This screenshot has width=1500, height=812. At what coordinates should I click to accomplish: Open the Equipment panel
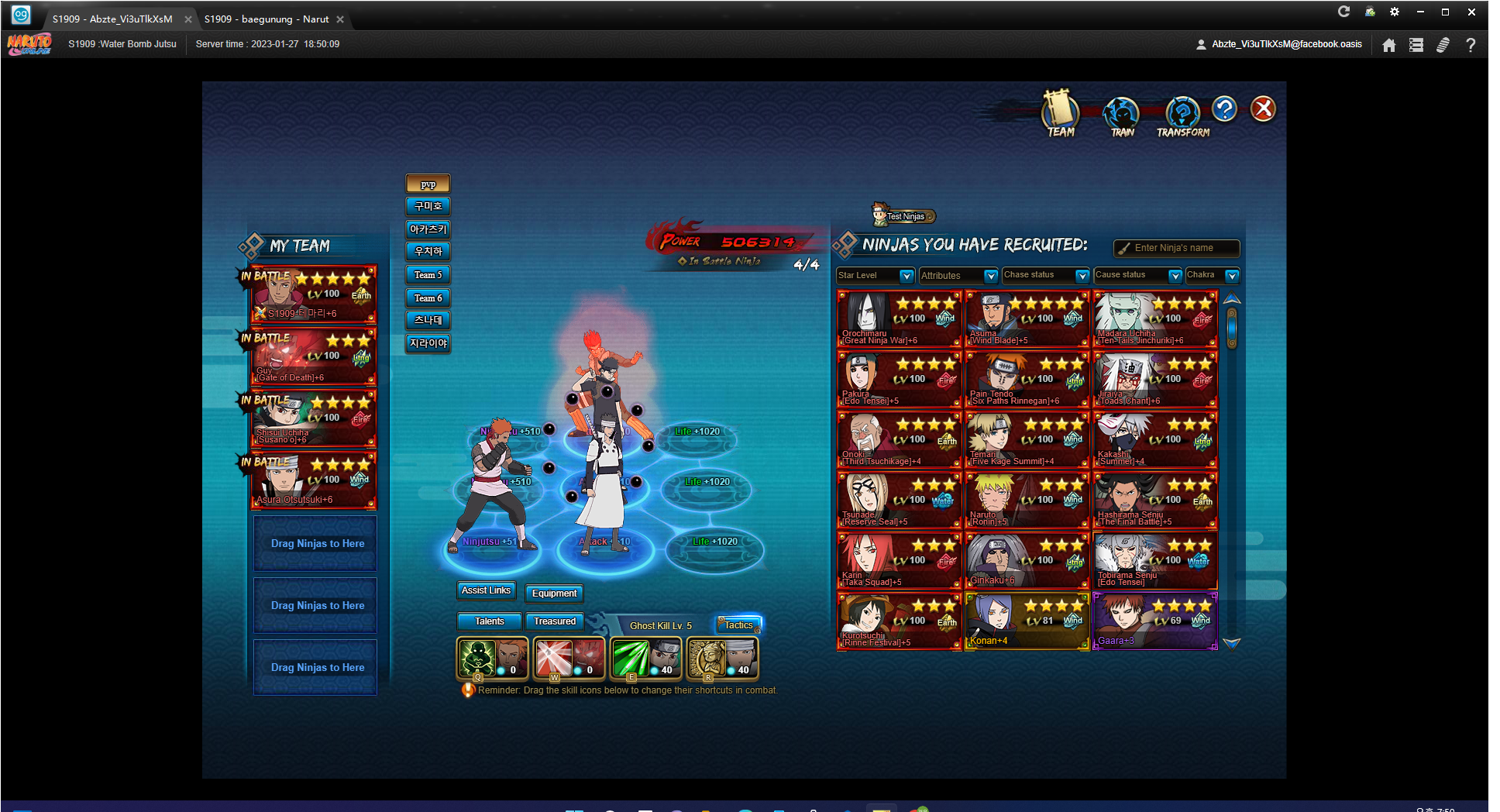tap(554, 594)
